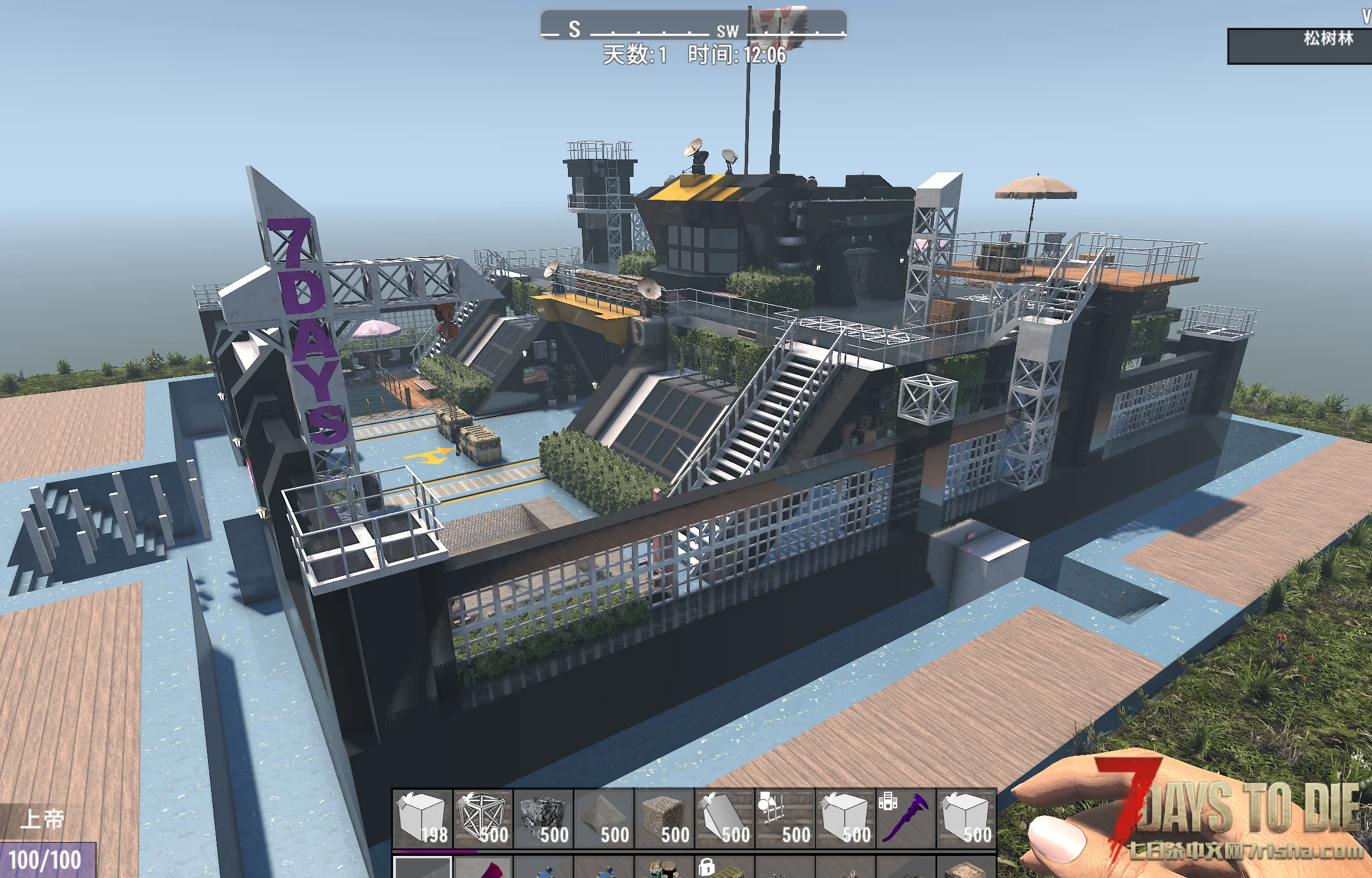Choose the white truss frame cube slot
This screenshot has height=878, width=1372.
[x=483, y=818]
